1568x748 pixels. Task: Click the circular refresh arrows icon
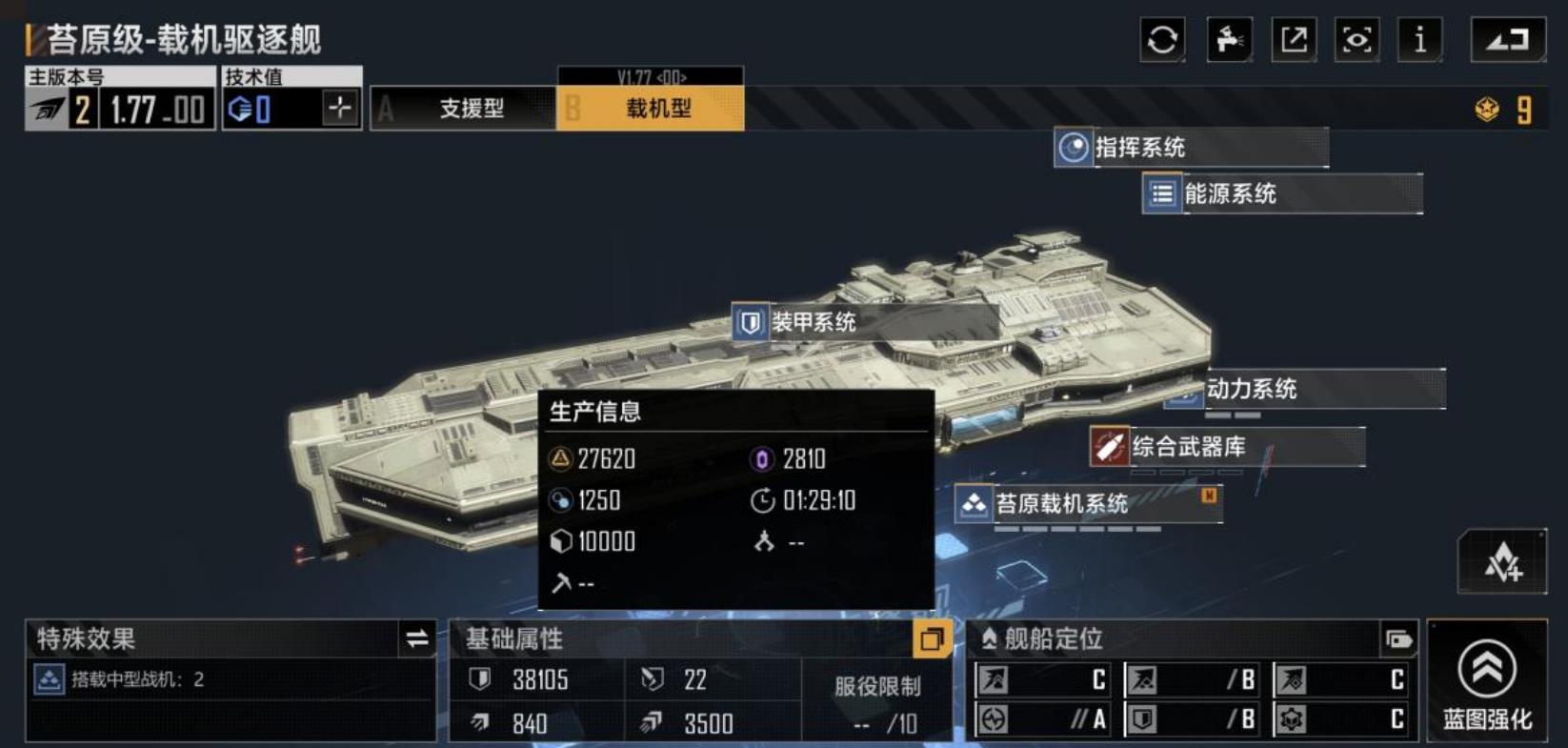[x=1162, y=40]
